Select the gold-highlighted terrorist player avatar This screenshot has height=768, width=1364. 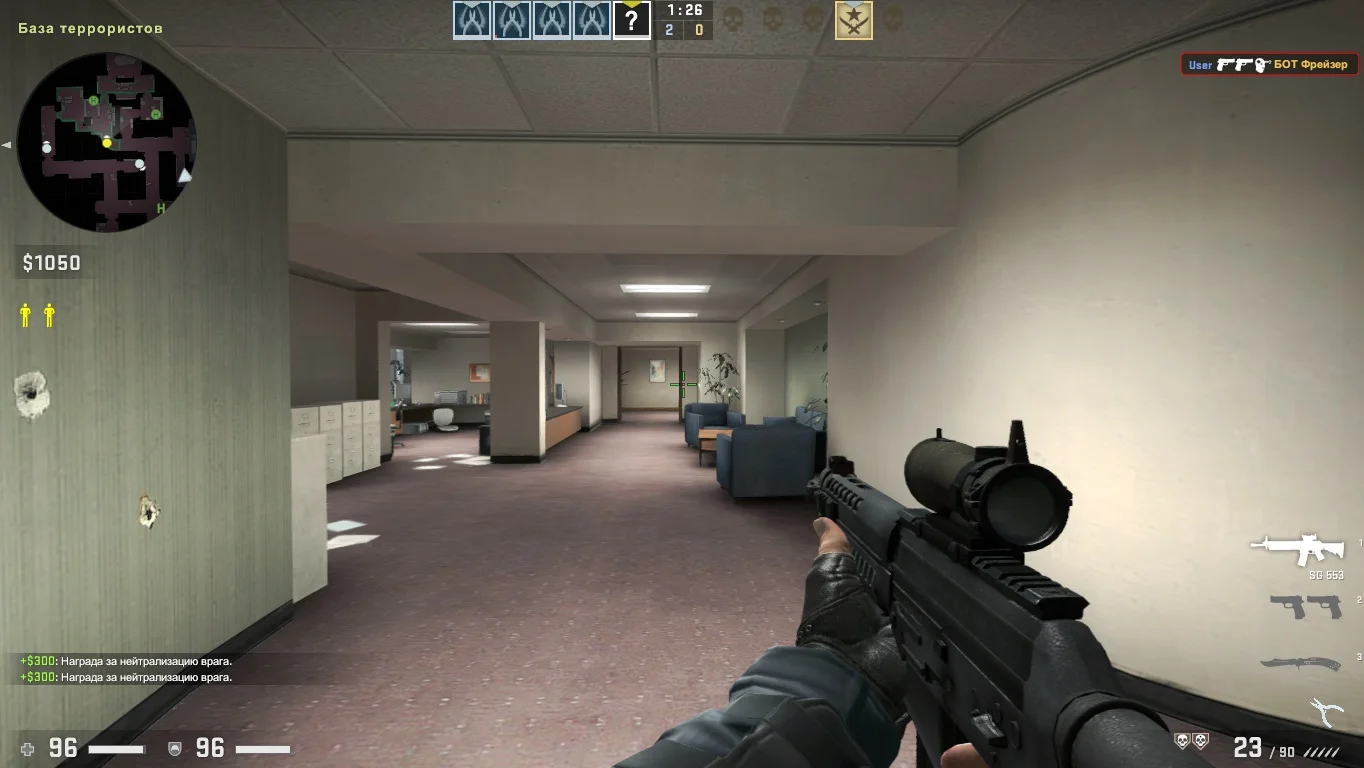coord(854,21)
